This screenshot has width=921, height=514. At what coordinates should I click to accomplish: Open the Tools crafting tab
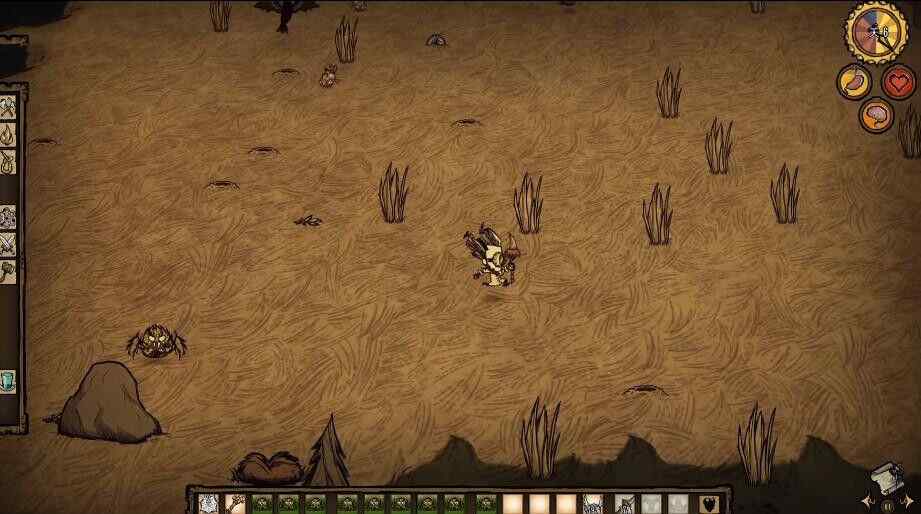pos(8,107)
